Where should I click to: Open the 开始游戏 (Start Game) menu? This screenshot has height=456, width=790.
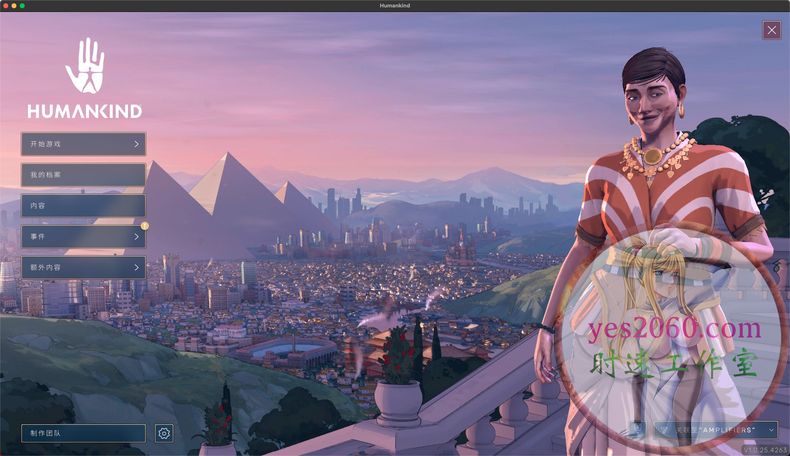(x=83, y=144)
